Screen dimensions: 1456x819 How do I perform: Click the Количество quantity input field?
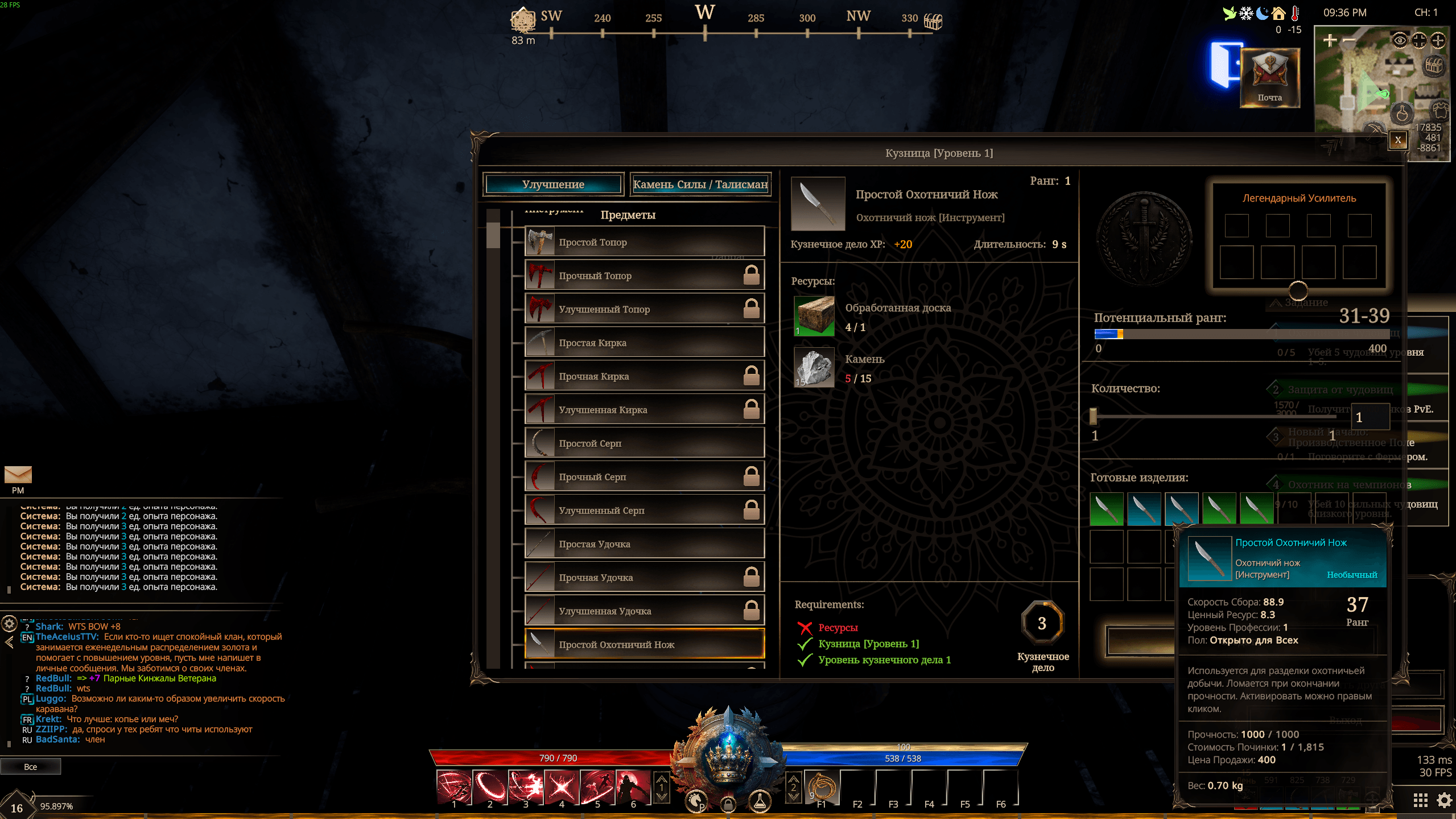pyautogui.click(x=1370, y=417)
